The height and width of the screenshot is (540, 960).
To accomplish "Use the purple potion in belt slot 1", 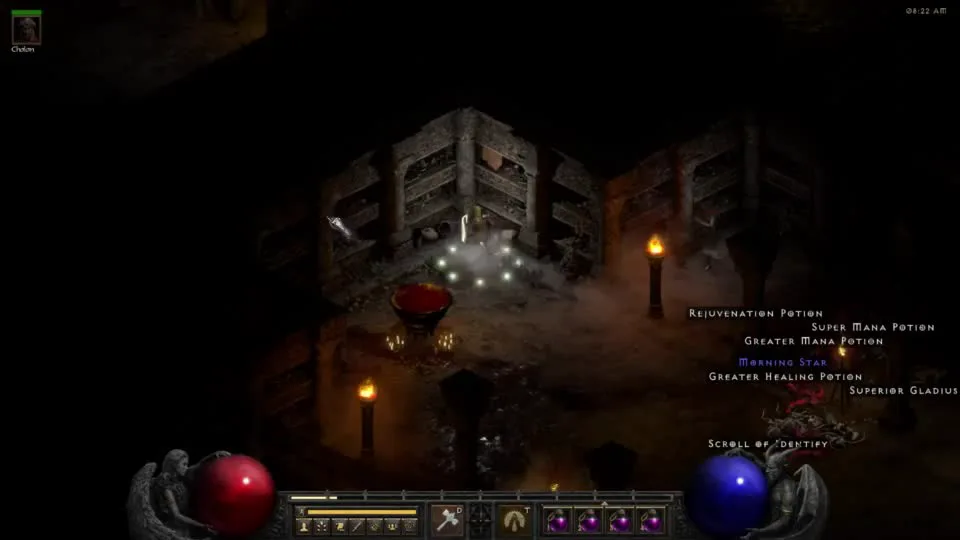I will point(558,521).
